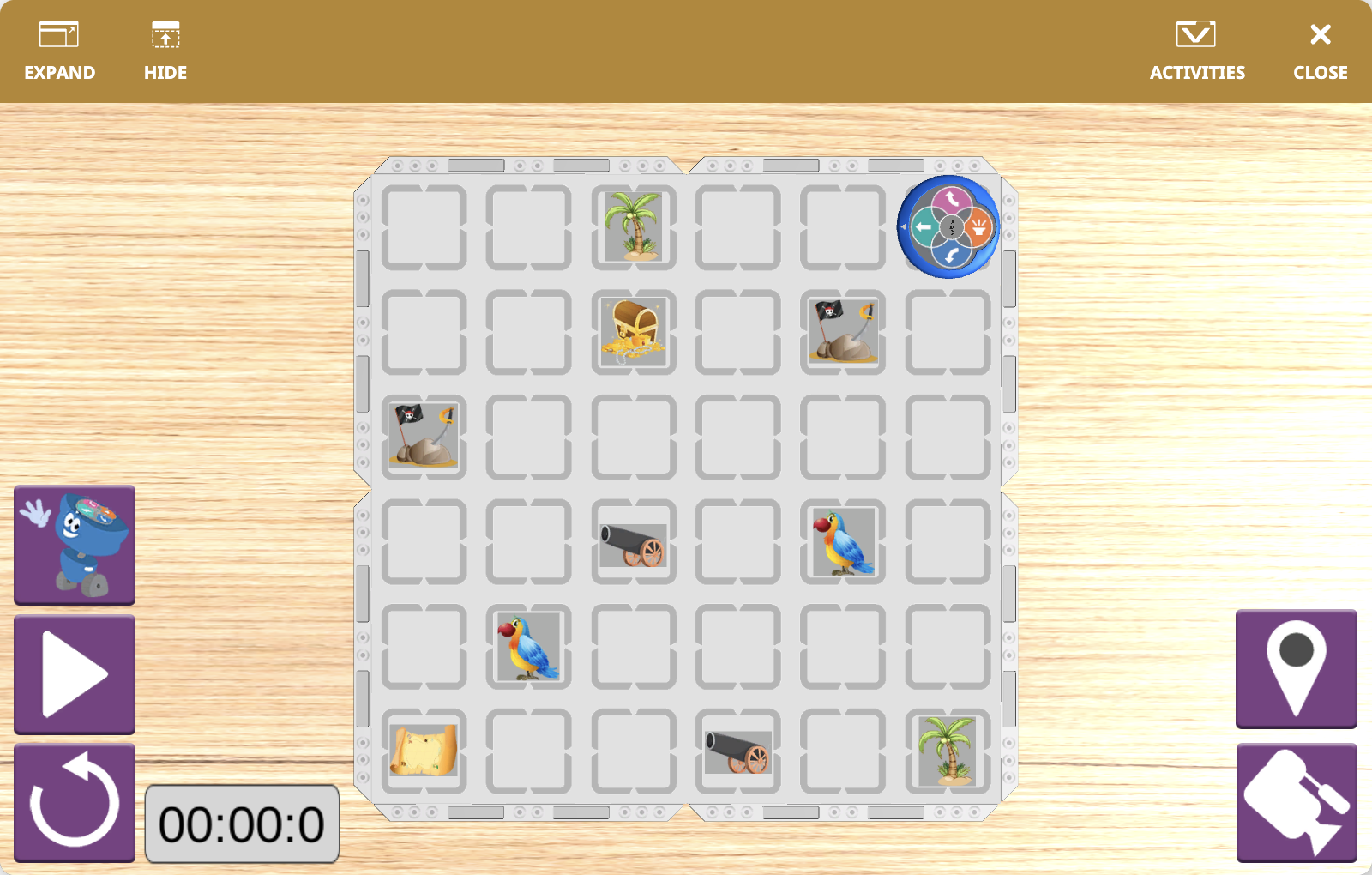Tap the parrot tile near the right side
1372x875 pixels.
pos(843,542)
